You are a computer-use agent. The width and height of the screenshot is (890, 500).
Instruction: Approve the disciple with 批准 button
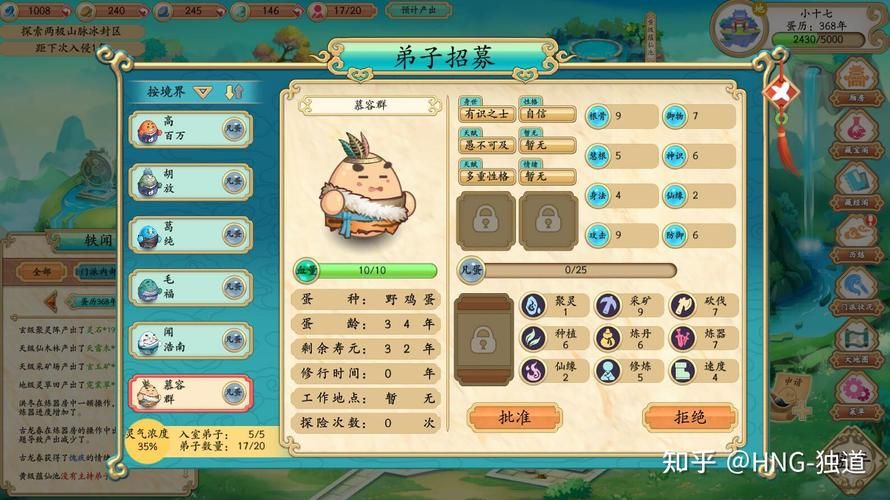[x=513, y=417]
